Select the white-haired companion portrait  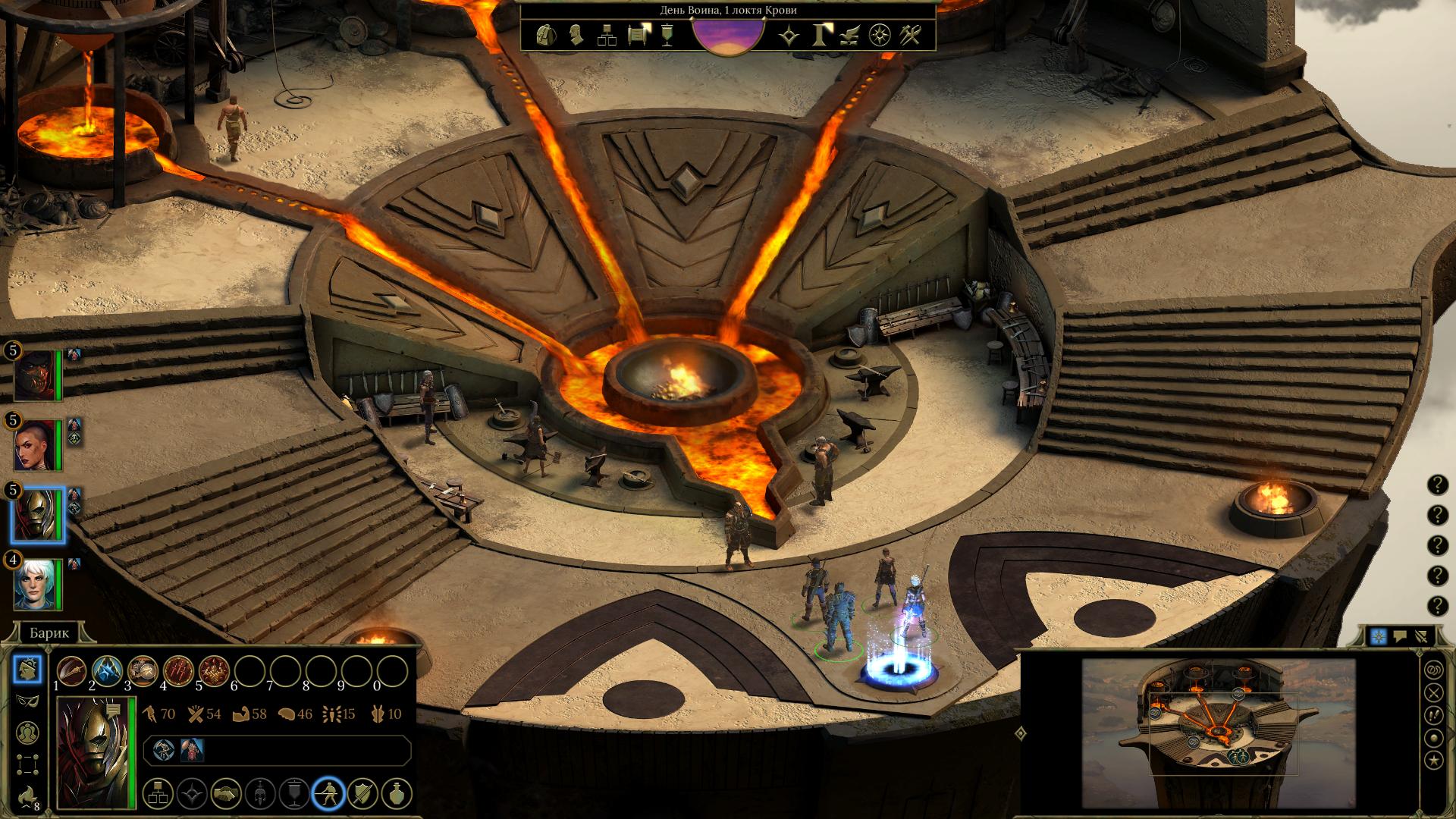pyautogui.click(x=36, y=584)
